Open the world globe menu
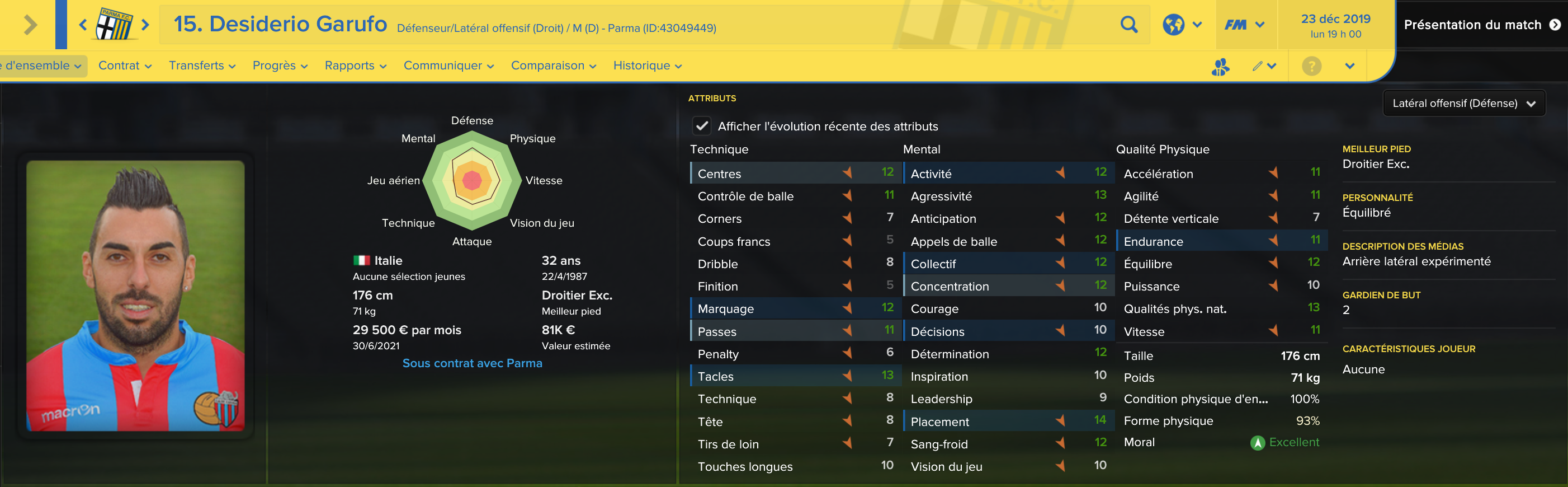Screen dimensions: 1568x487 1181,25
